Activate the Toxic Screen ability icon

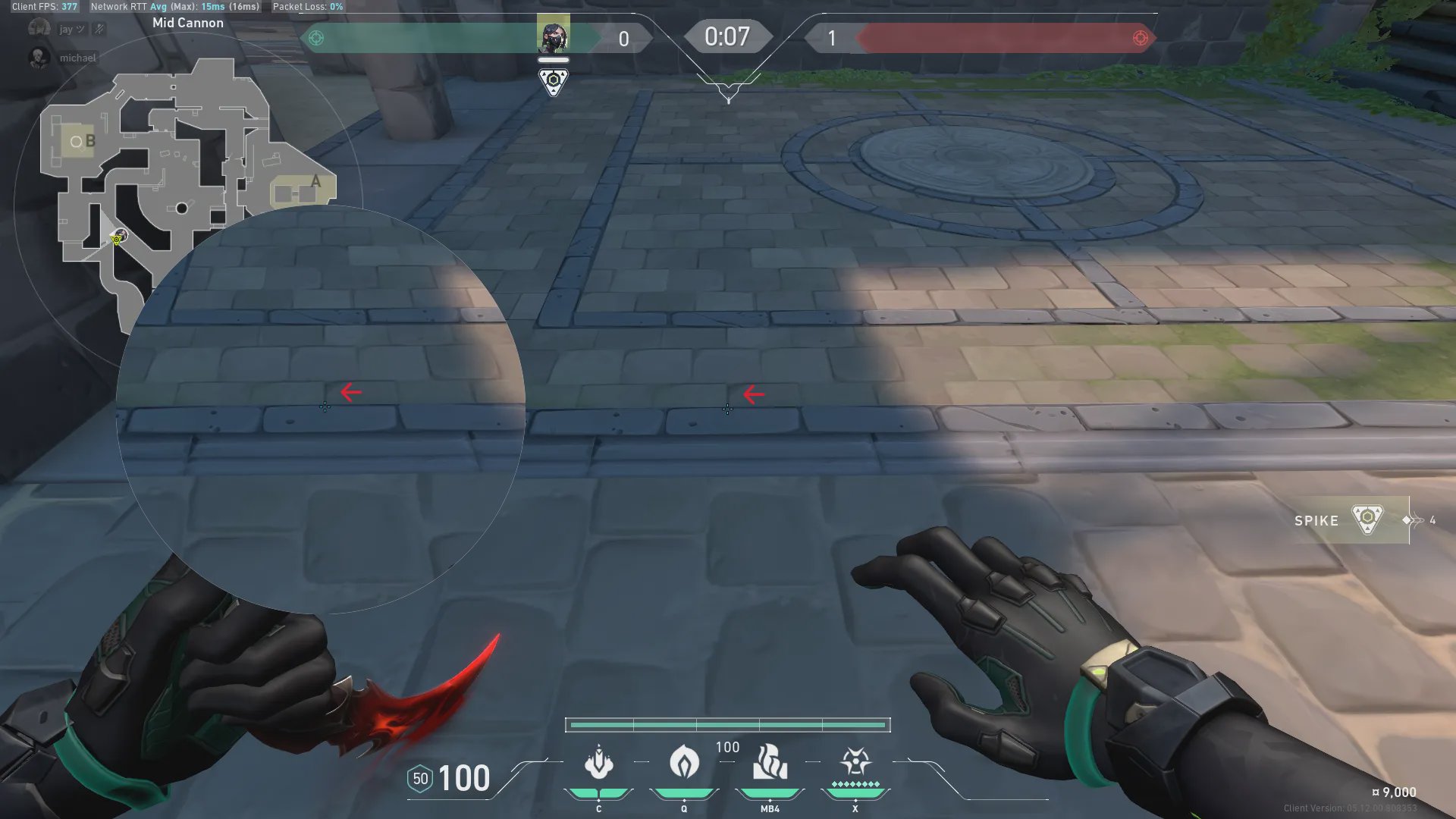coord(770,762)
